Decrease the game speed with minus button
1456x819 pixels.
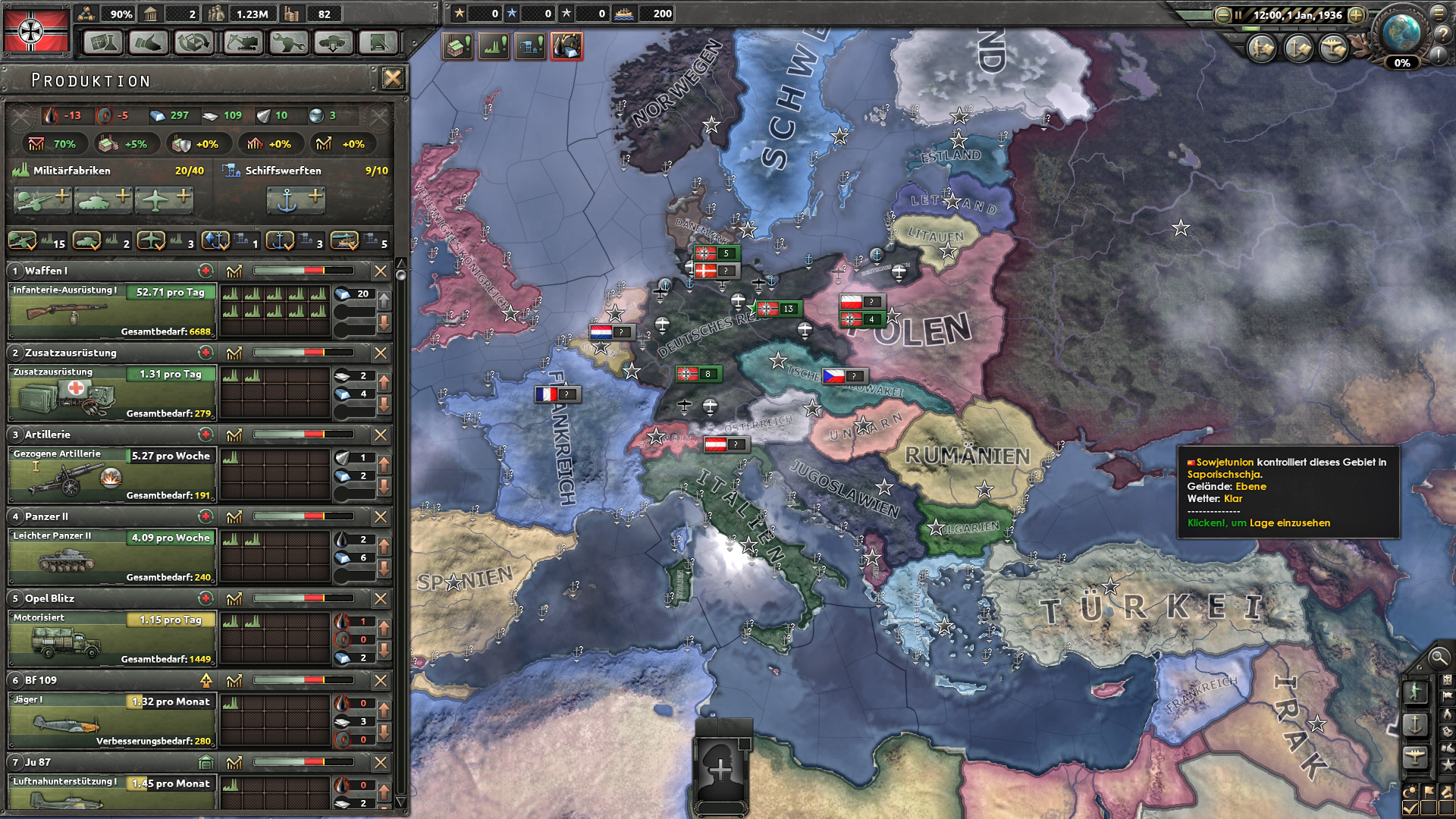1222,15
